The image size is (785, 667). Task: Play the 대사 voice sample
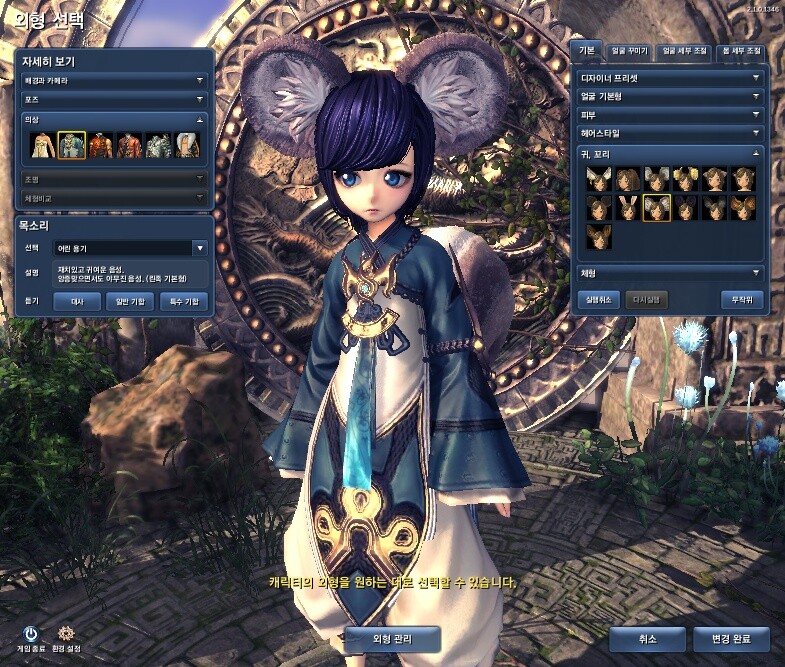pos(77,300)
